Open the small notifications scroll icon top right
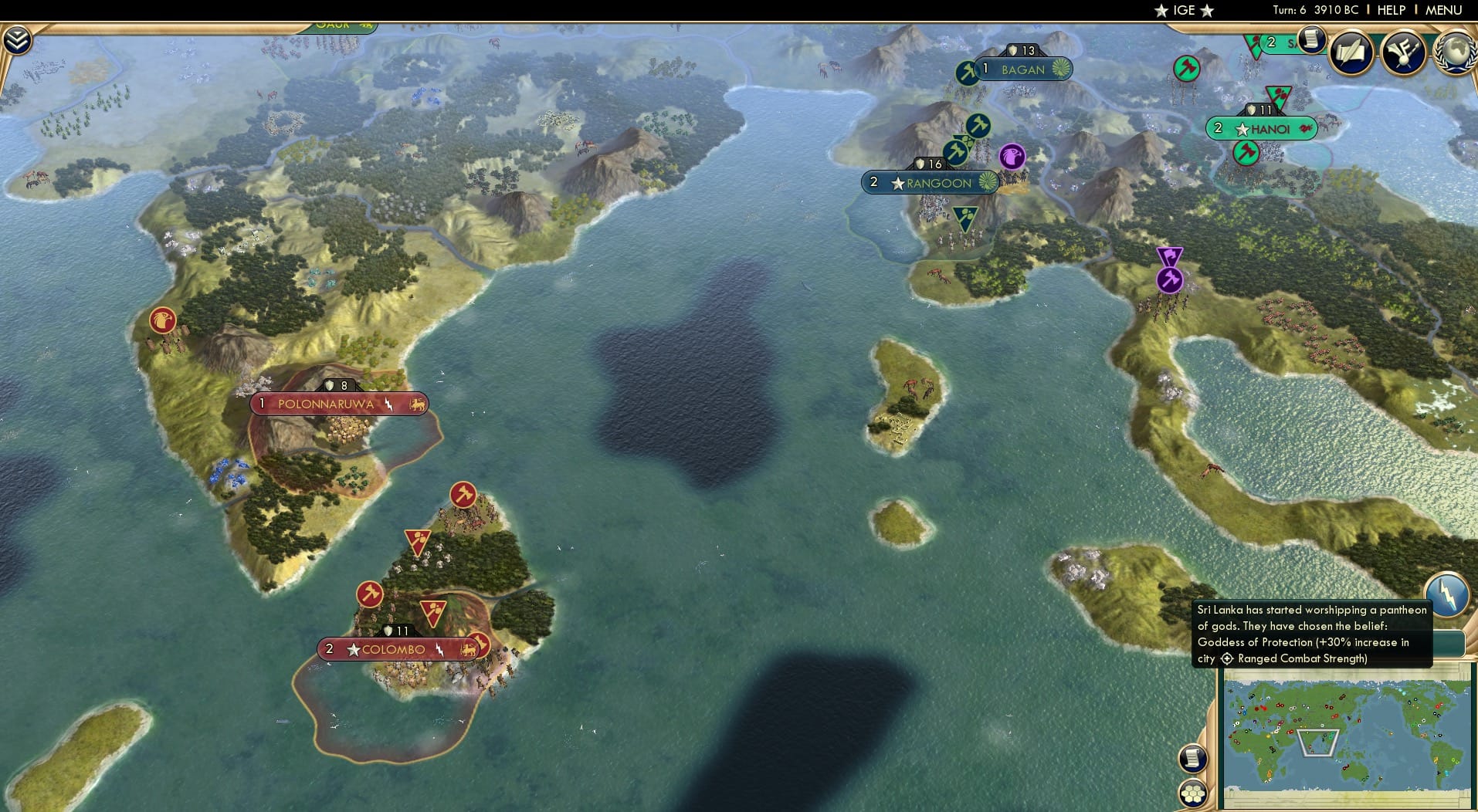Image resolution: width=1478 pixels, height=812 pixels. 1311,39
